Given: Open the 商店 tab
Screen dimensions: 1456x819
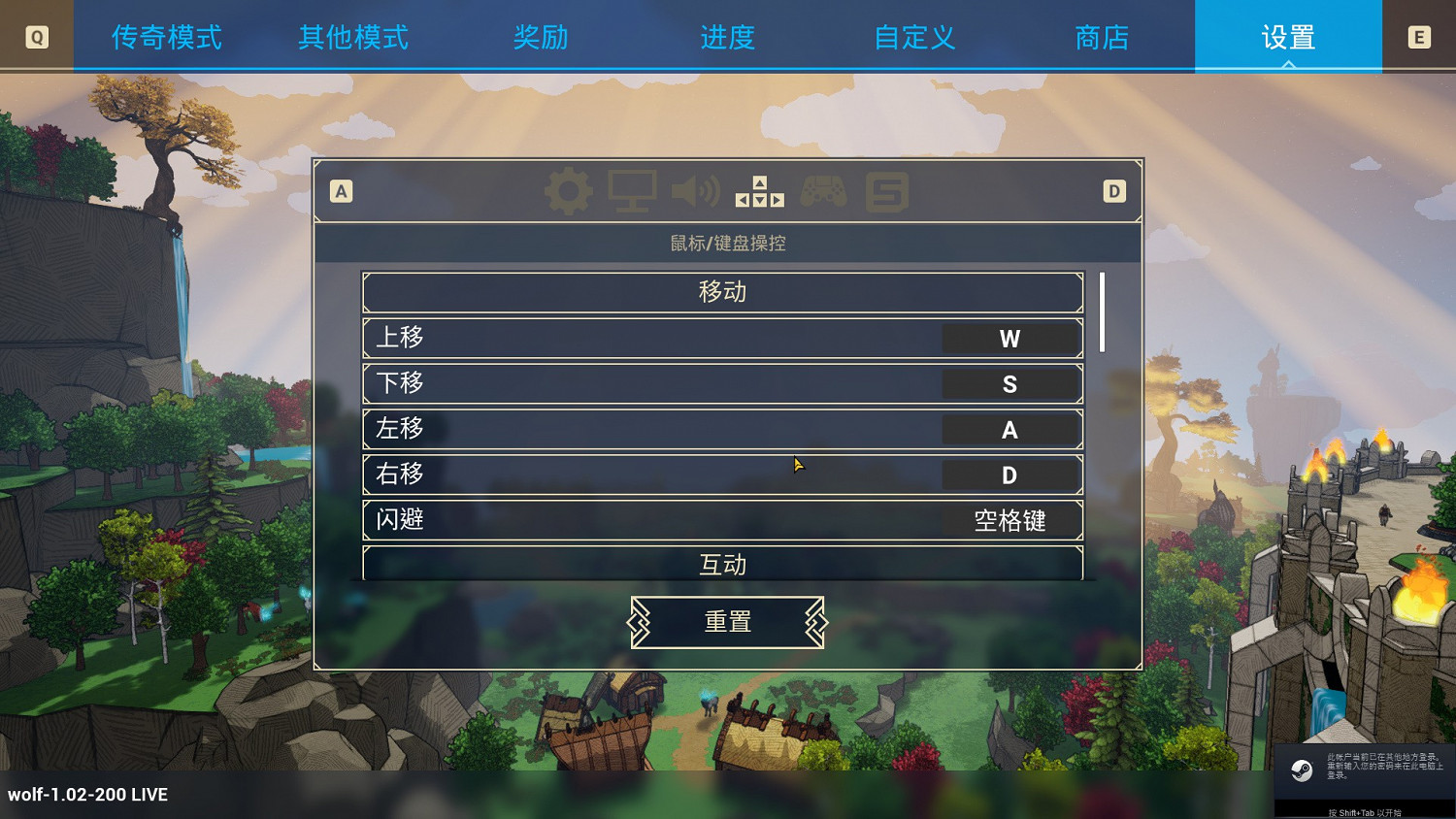Looking at the screenshot, I should click(1102, 36).
